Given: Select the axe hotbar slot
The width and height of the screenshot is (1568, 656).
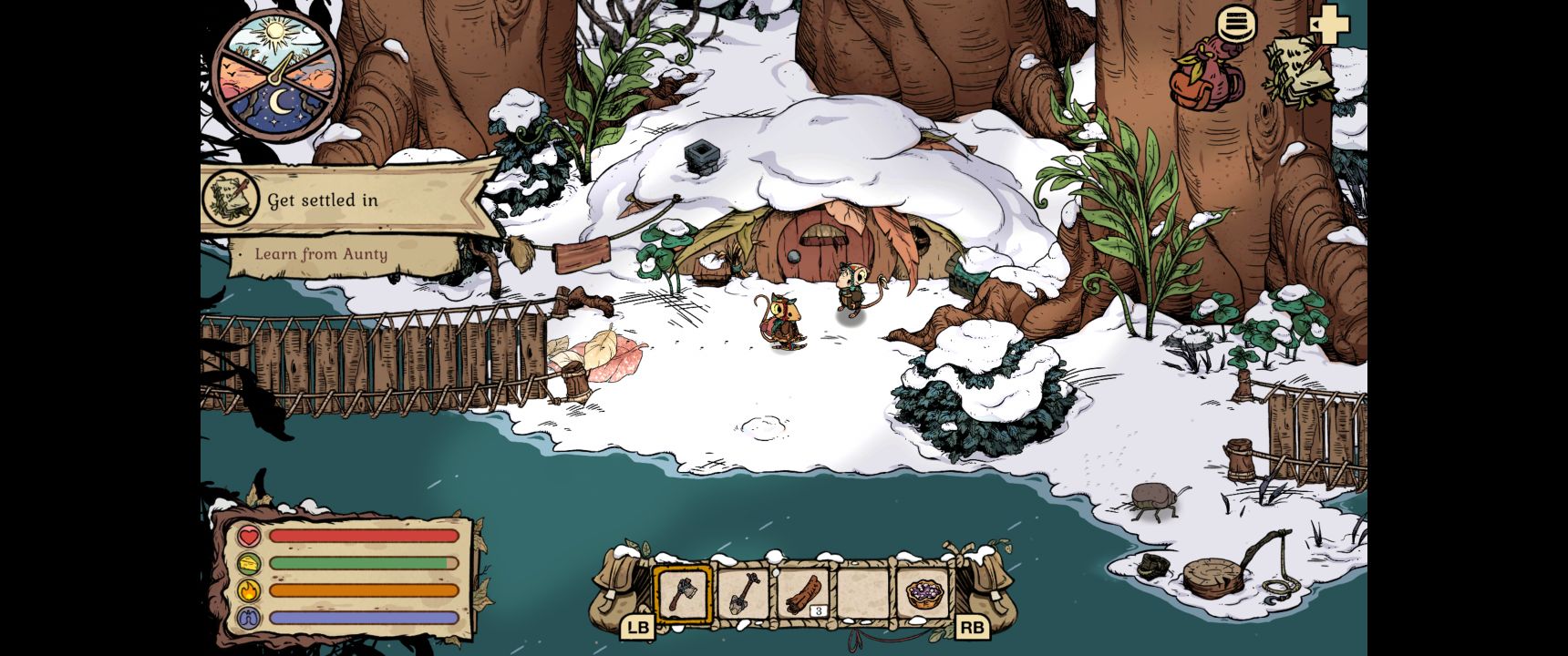Looking at the screenshot, I should [x=682, y=594].
